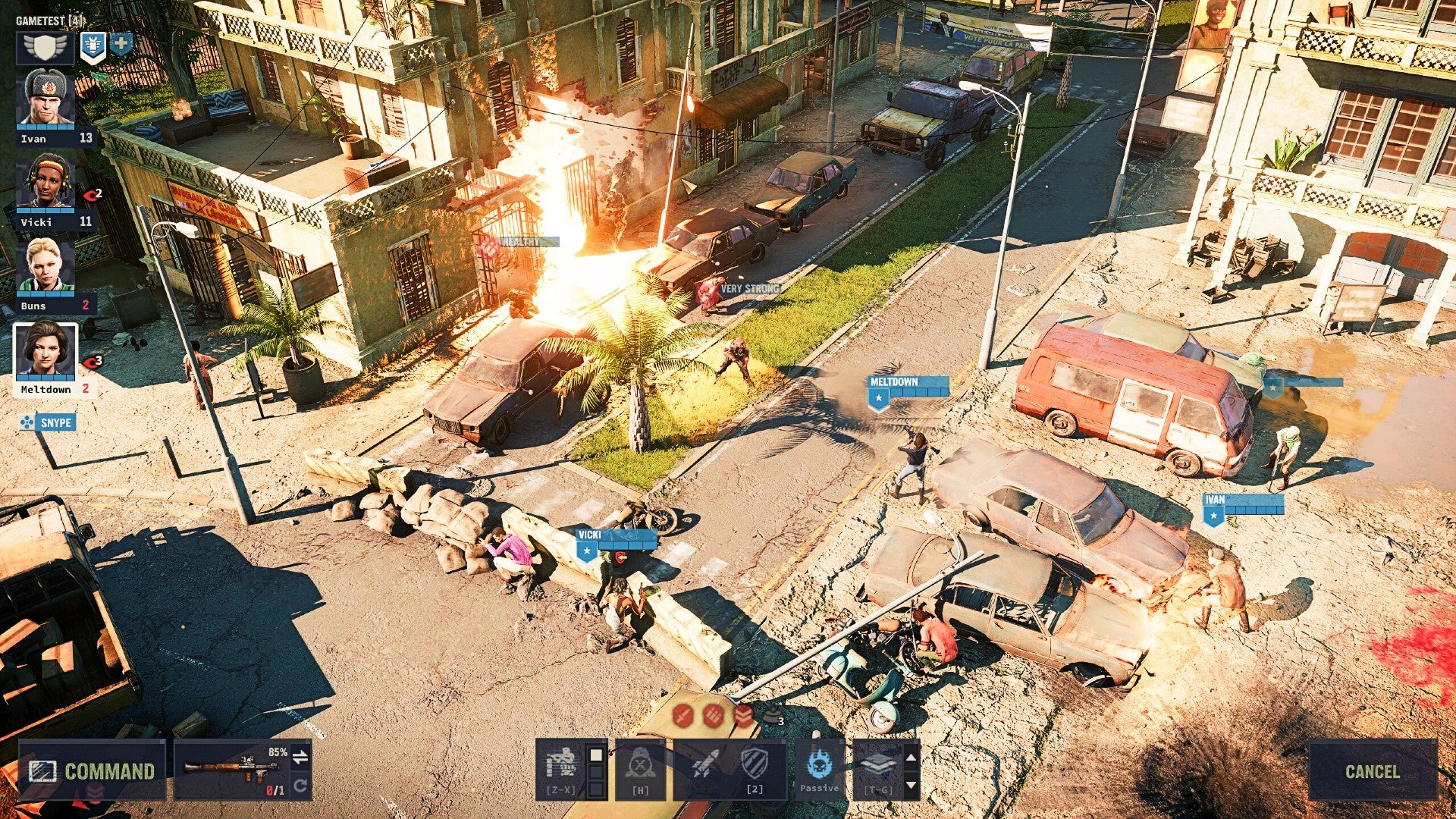1456x819 pixels.
Task: Go down one floor level arrow
Action: coord(912,785)
